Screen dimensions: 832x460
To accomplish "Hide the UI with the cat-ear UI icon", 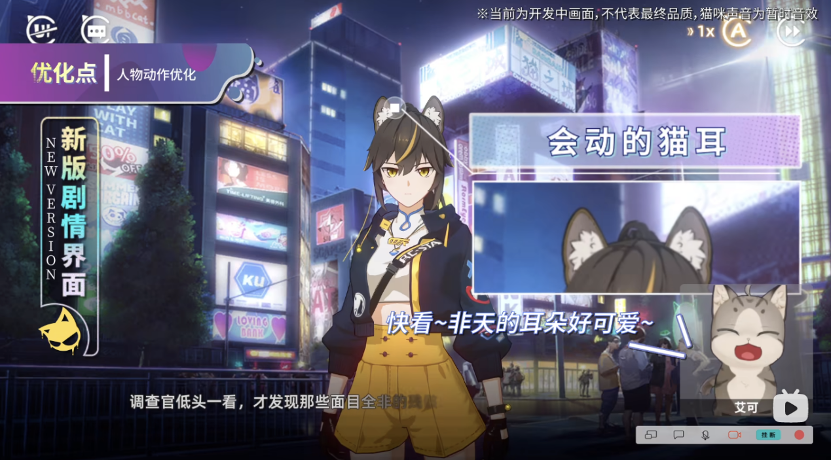I will point(40,30).
